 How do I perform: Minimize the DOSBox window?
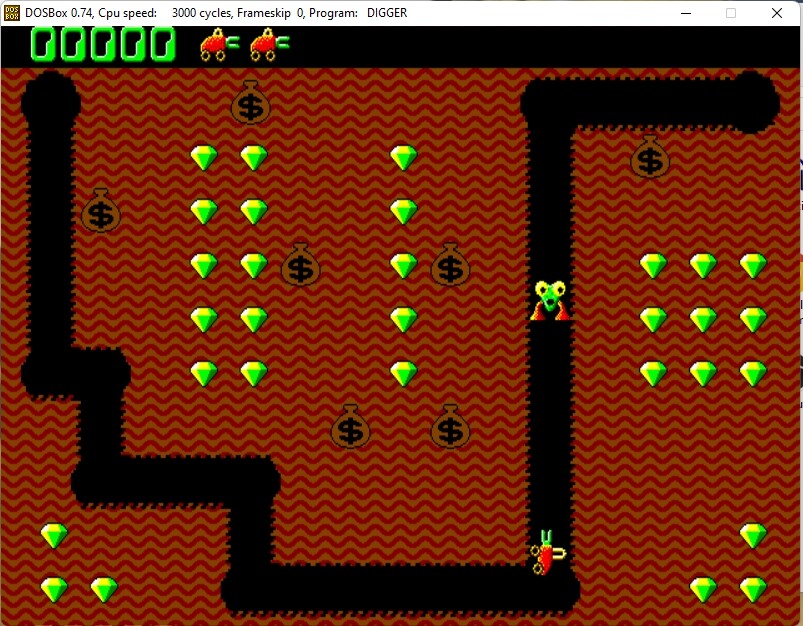pos(686,13)
